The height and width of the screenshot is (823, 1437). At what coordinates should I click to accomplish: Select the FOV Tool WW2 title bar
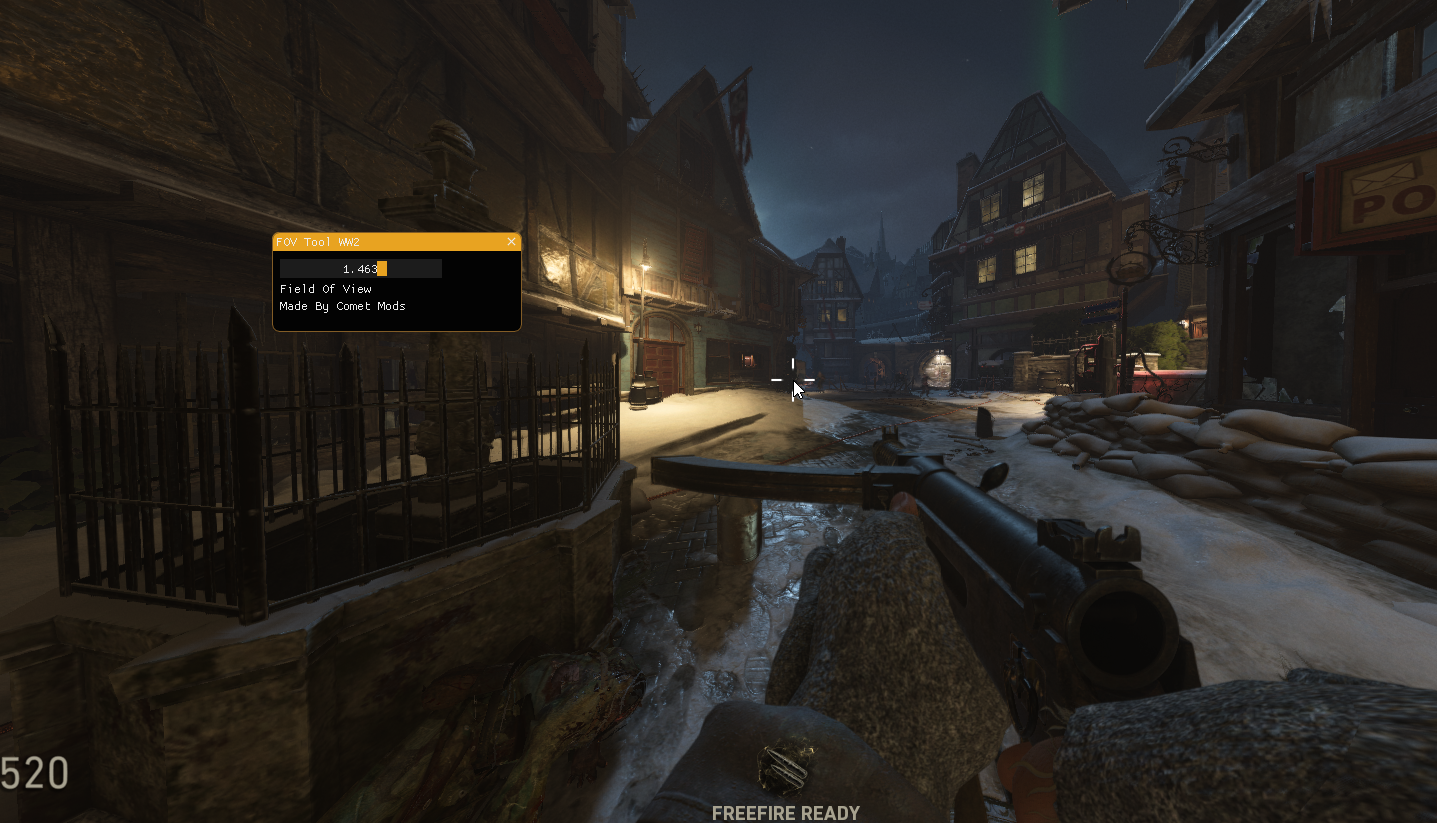390,242
